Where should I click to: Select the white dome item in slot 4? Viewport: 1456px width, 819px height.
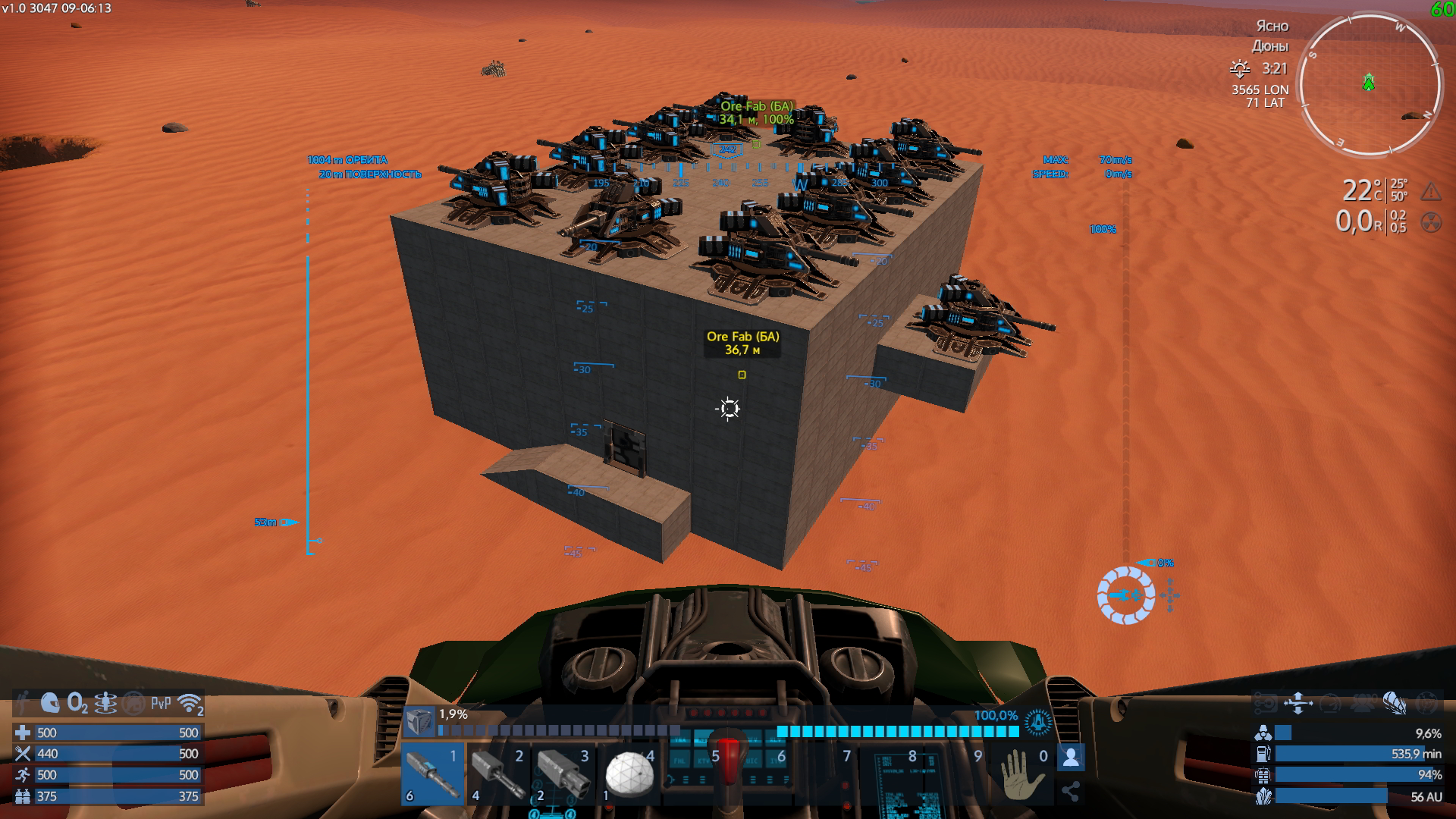tap(629, 774)
